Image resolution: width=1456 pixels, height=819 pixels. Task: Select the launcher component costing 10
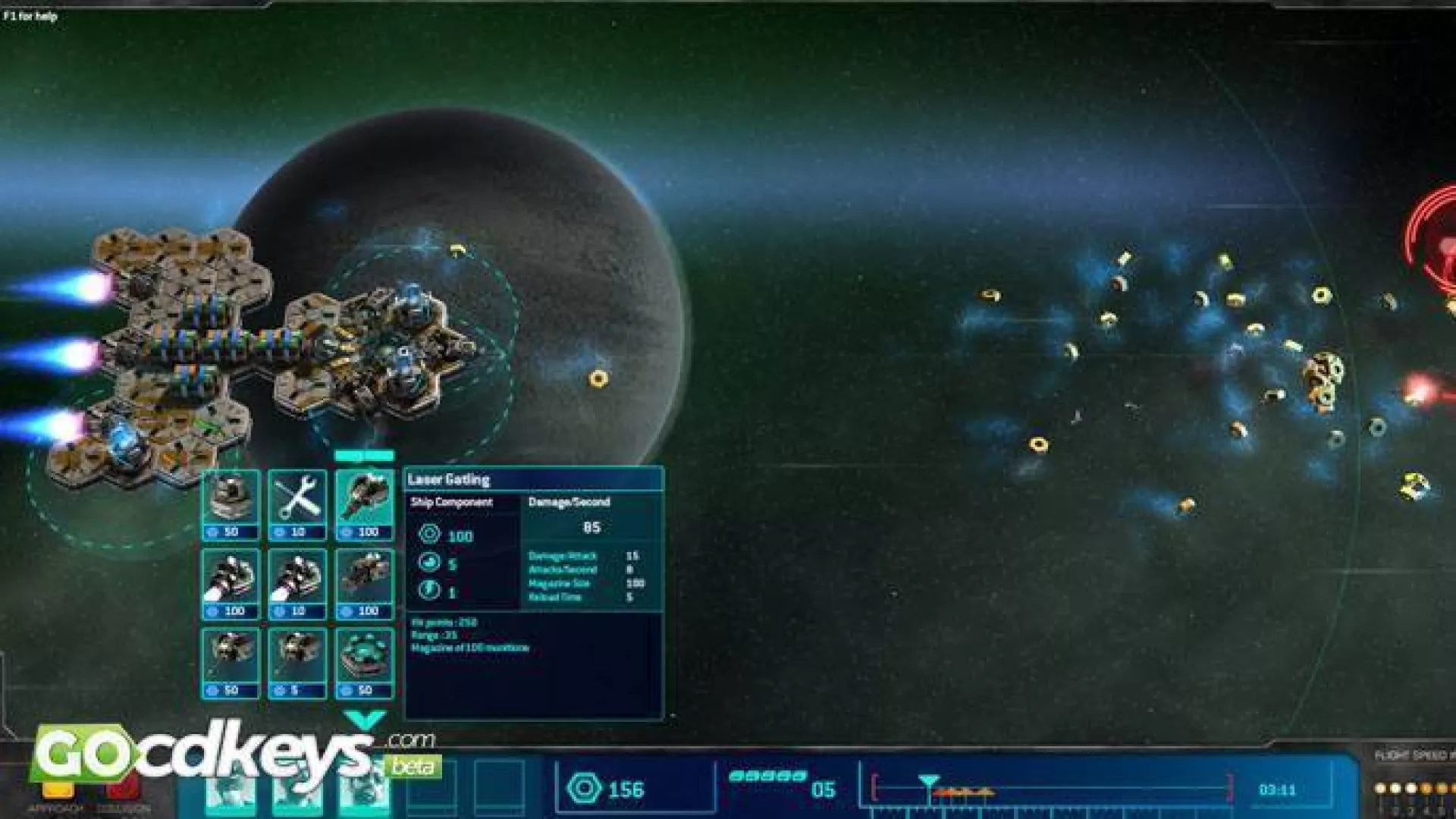click(x=297, y=583)
